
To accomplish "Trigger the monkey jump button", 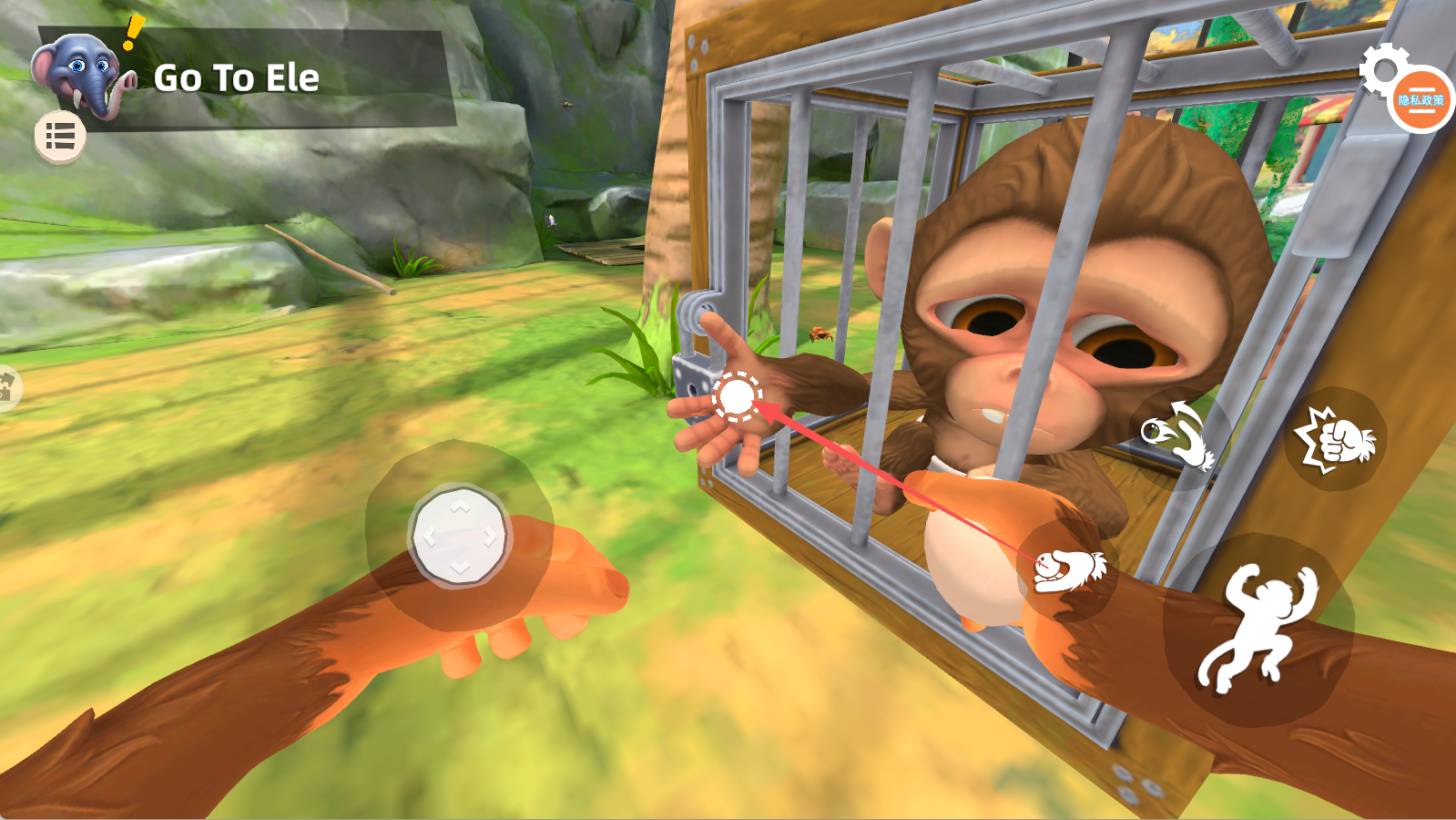I will 1257,630.
